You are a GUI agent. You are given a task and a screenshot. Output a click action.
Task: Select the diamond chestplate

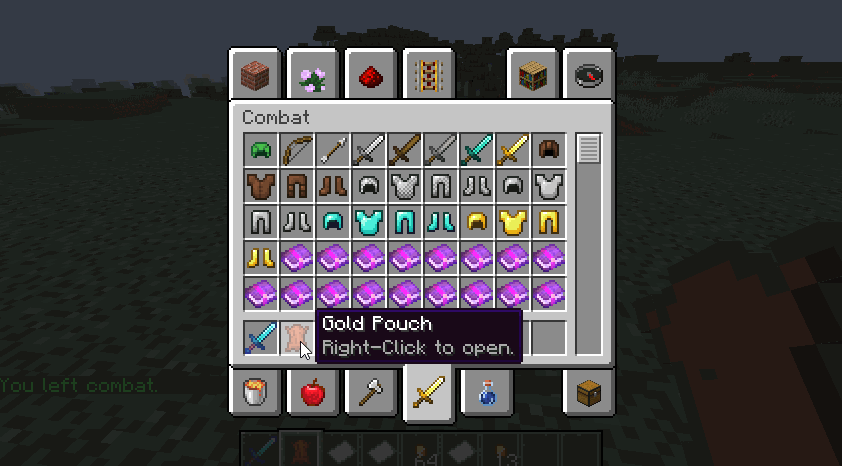(x=369, y=222)
